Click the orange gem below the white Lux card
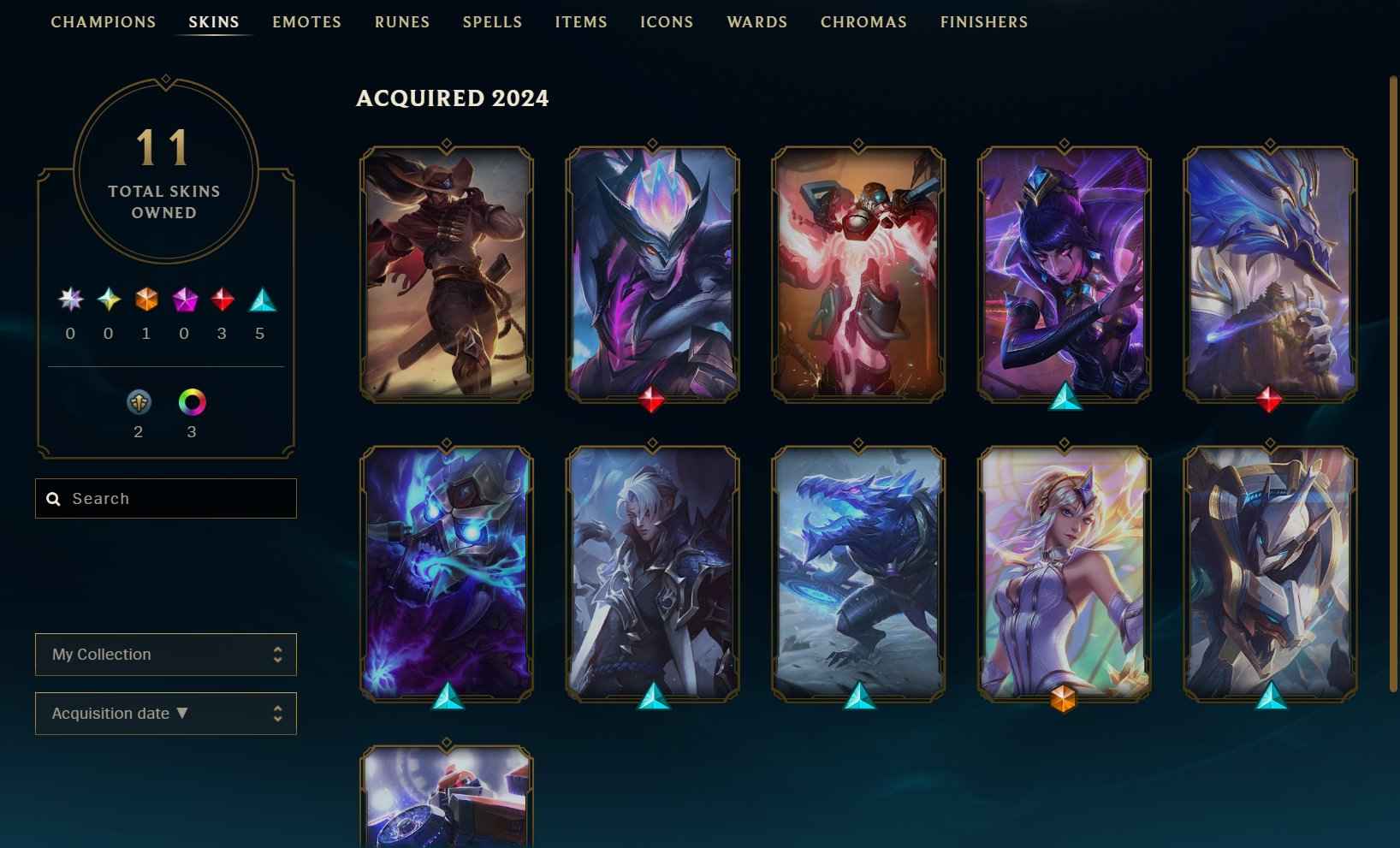This screenshot has height=848, width=1400. tap(1064, 699)
